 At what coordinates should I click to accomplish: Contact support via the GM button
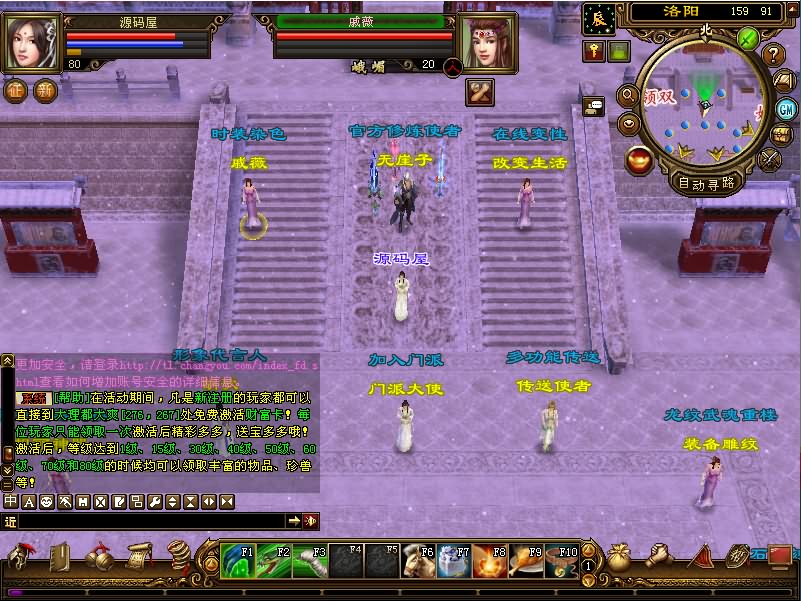click(x=787, y=108)
